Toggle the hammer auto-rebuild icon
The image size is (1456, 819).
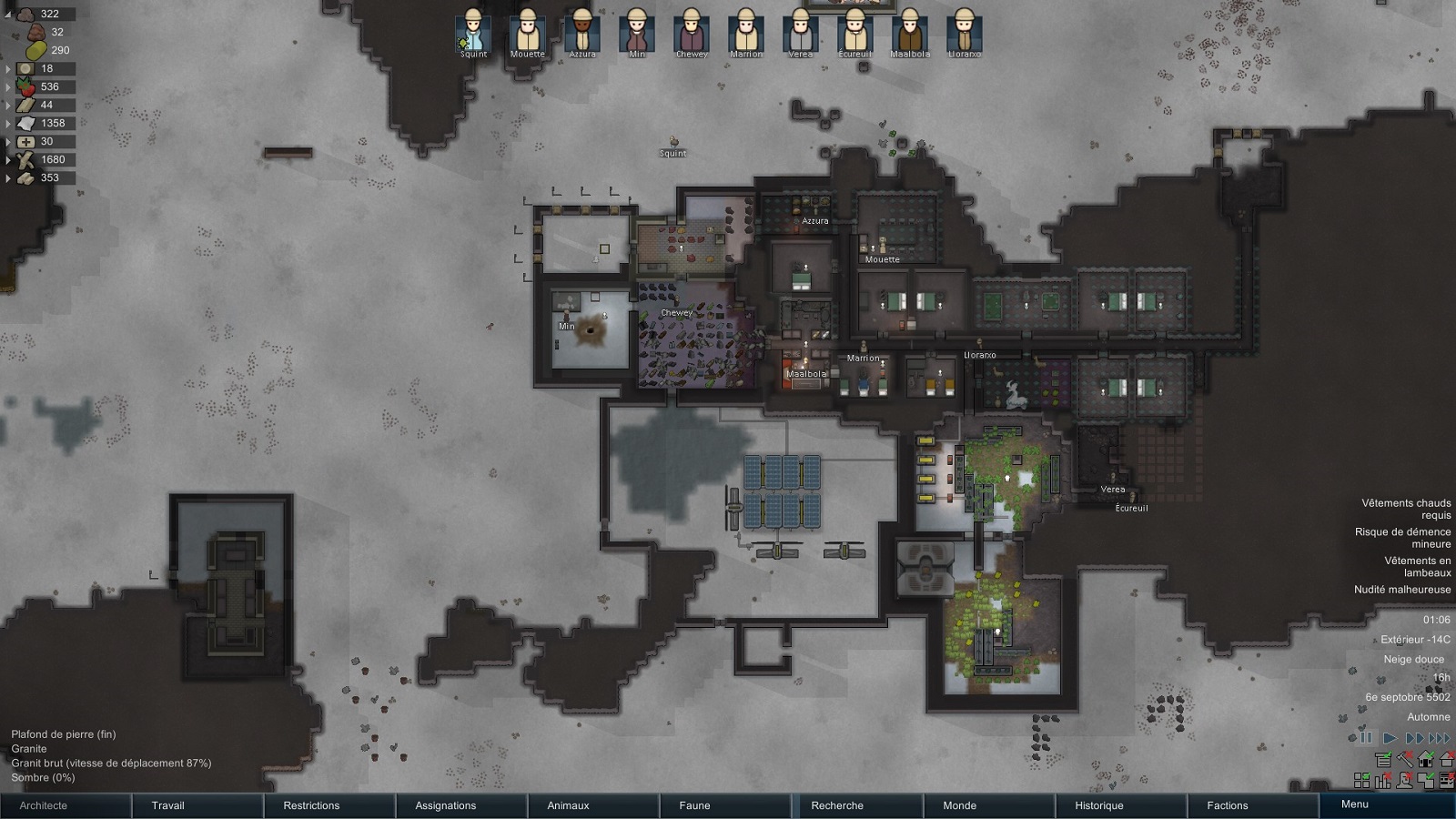pyautogui.click(x=1405, y=759)
